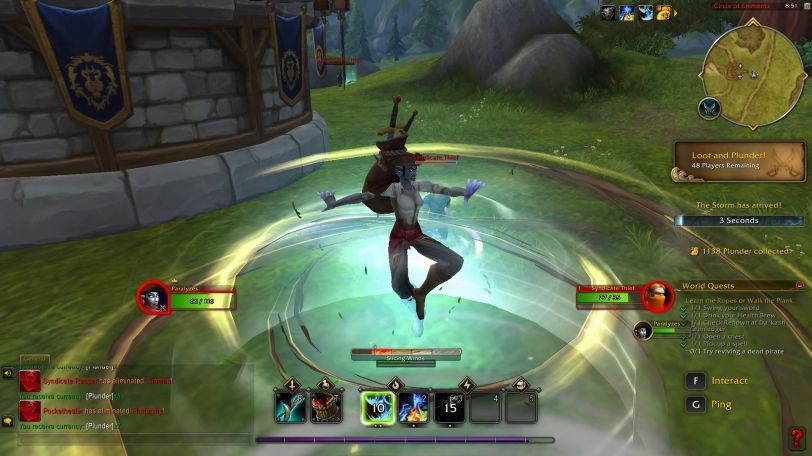
Task: Click the golden buff icon at top
Action: pos(663,13)
